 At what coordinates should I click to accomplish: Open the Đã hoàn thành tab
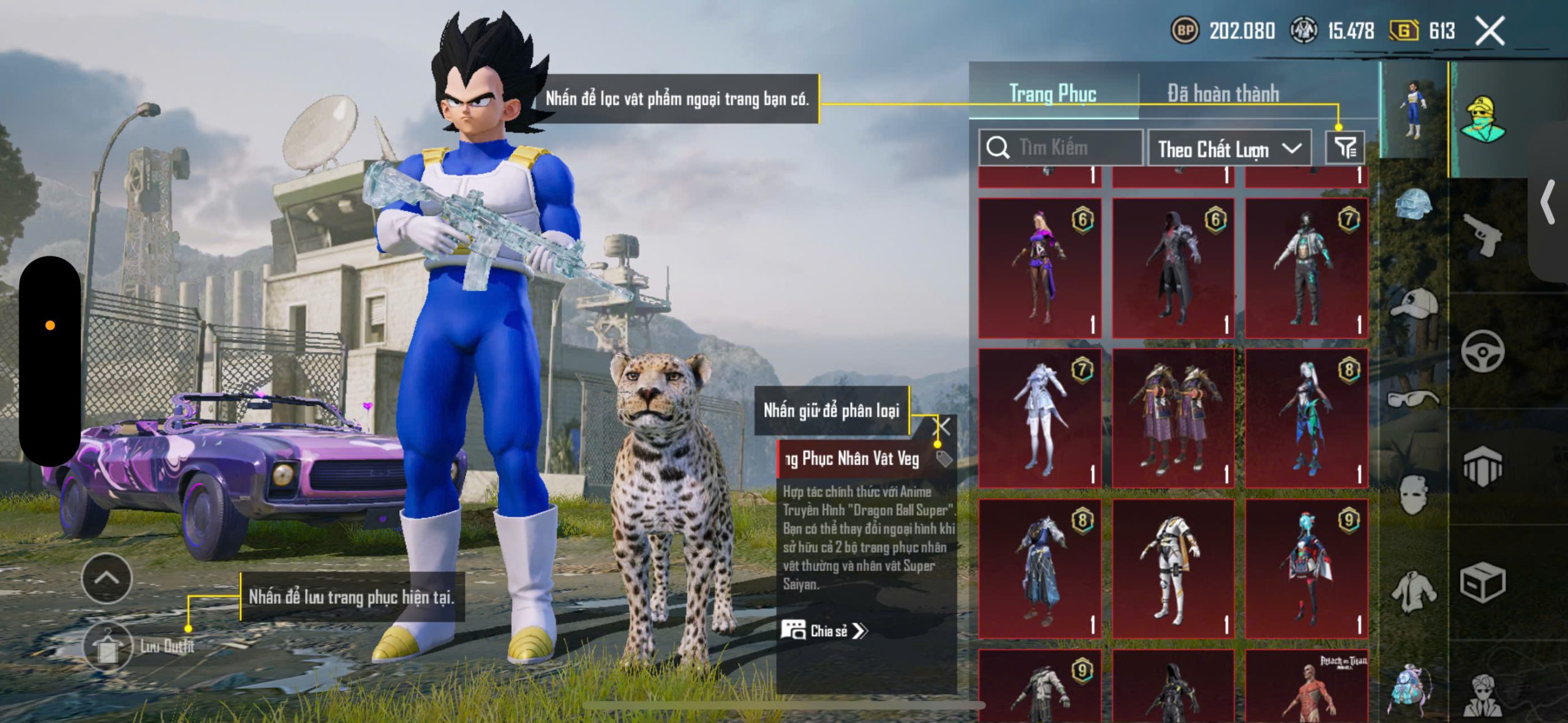pos(1223,94)
